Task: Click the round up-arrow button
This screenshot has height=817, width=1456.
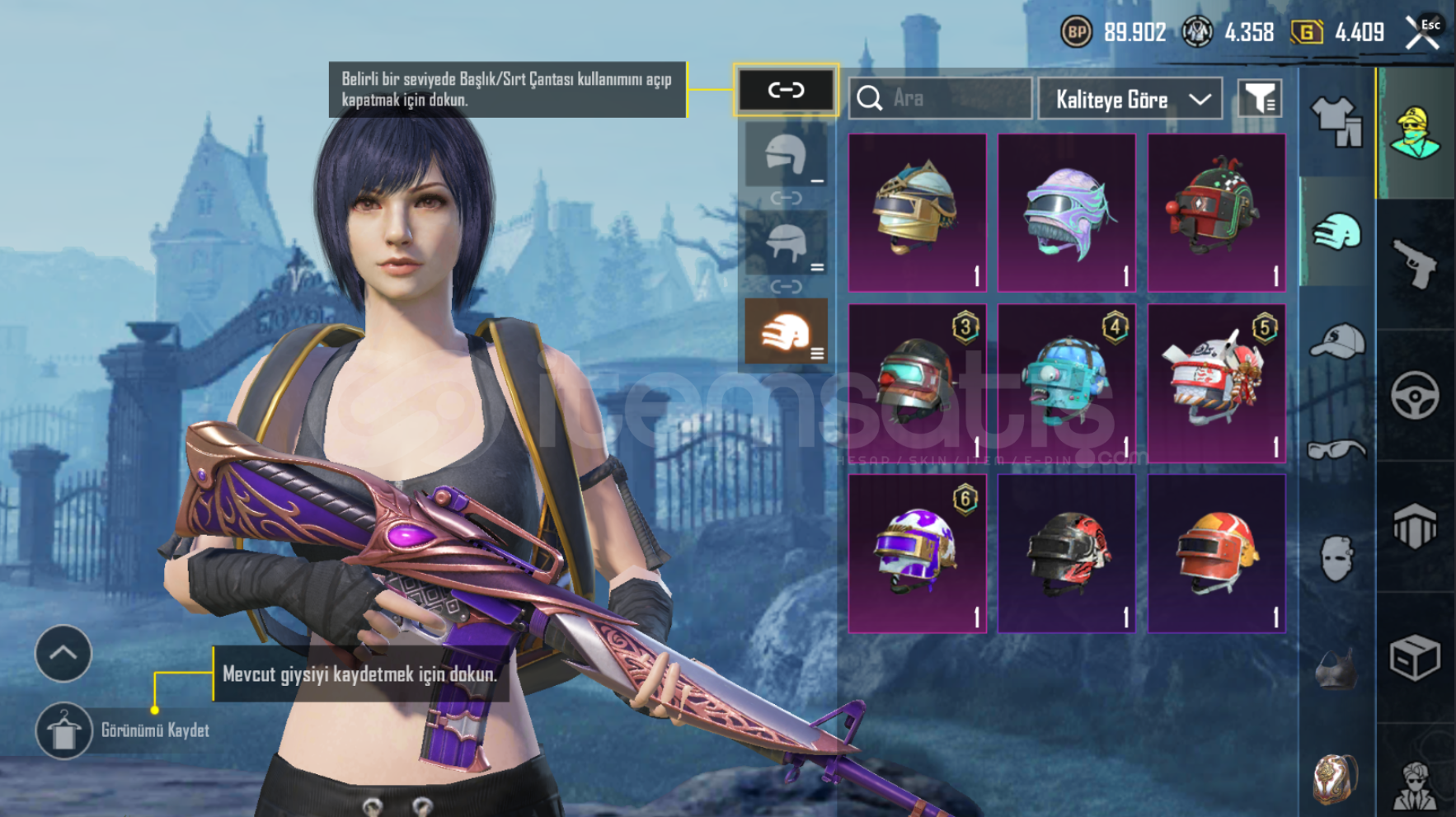Action: point(63,653)
